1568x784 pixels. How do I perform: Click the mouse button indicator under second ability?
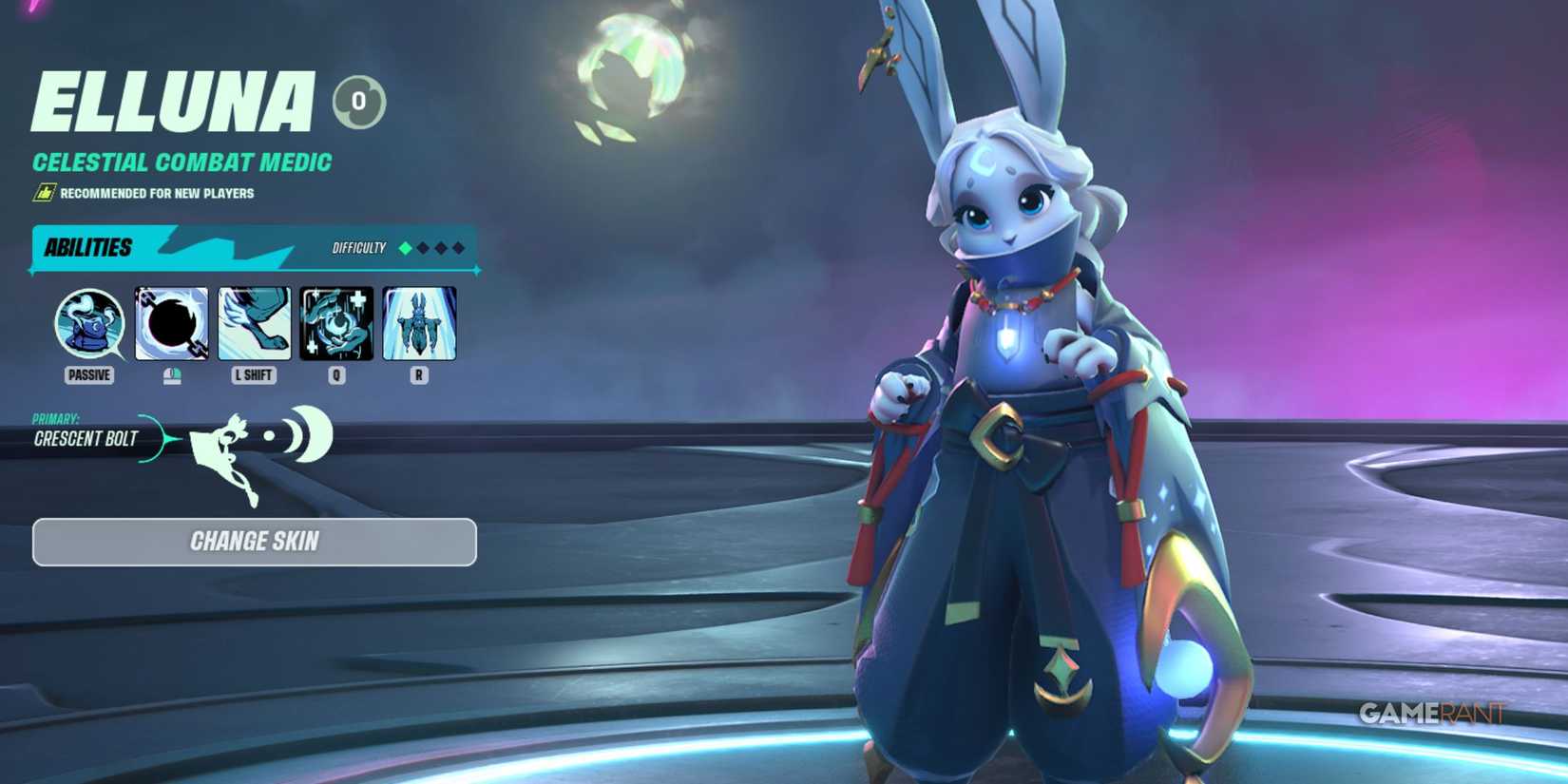pos(170,374)
